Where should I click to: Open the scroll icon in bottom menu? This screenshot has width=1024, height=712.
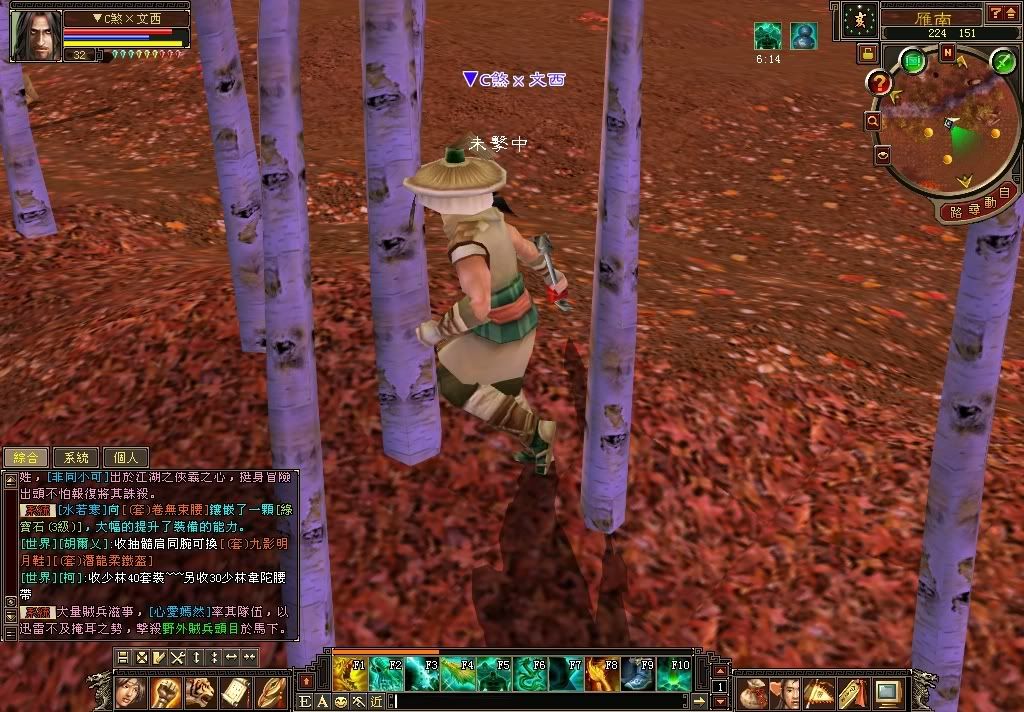[235, 691]
